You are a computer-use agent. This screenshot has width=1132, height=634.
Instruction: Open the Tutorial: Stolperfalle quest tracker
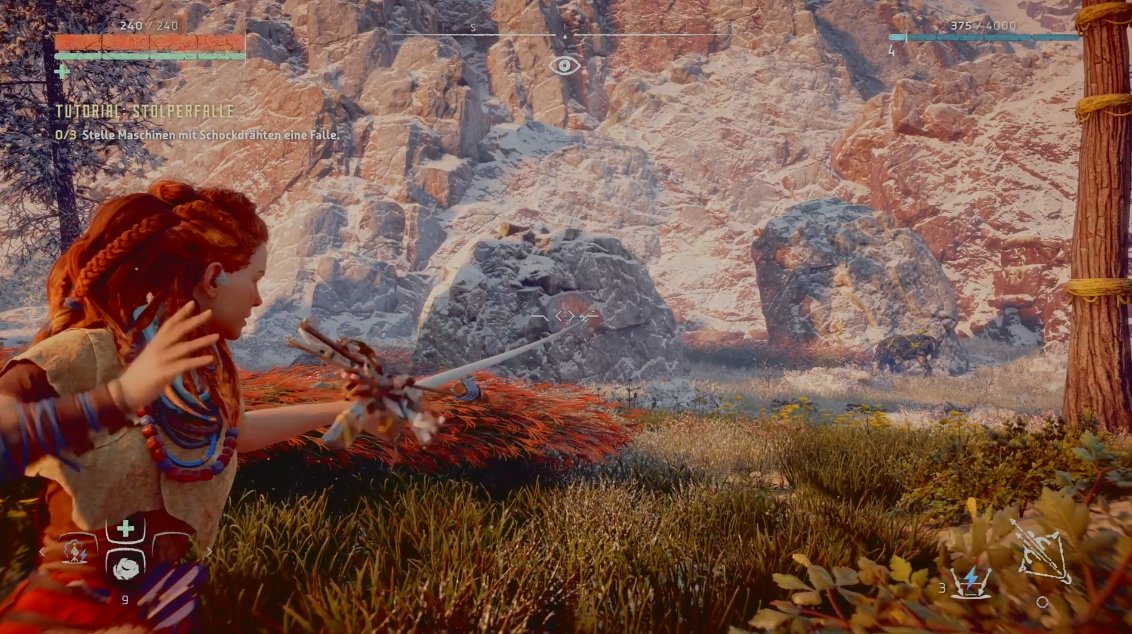tap(145, 111)
